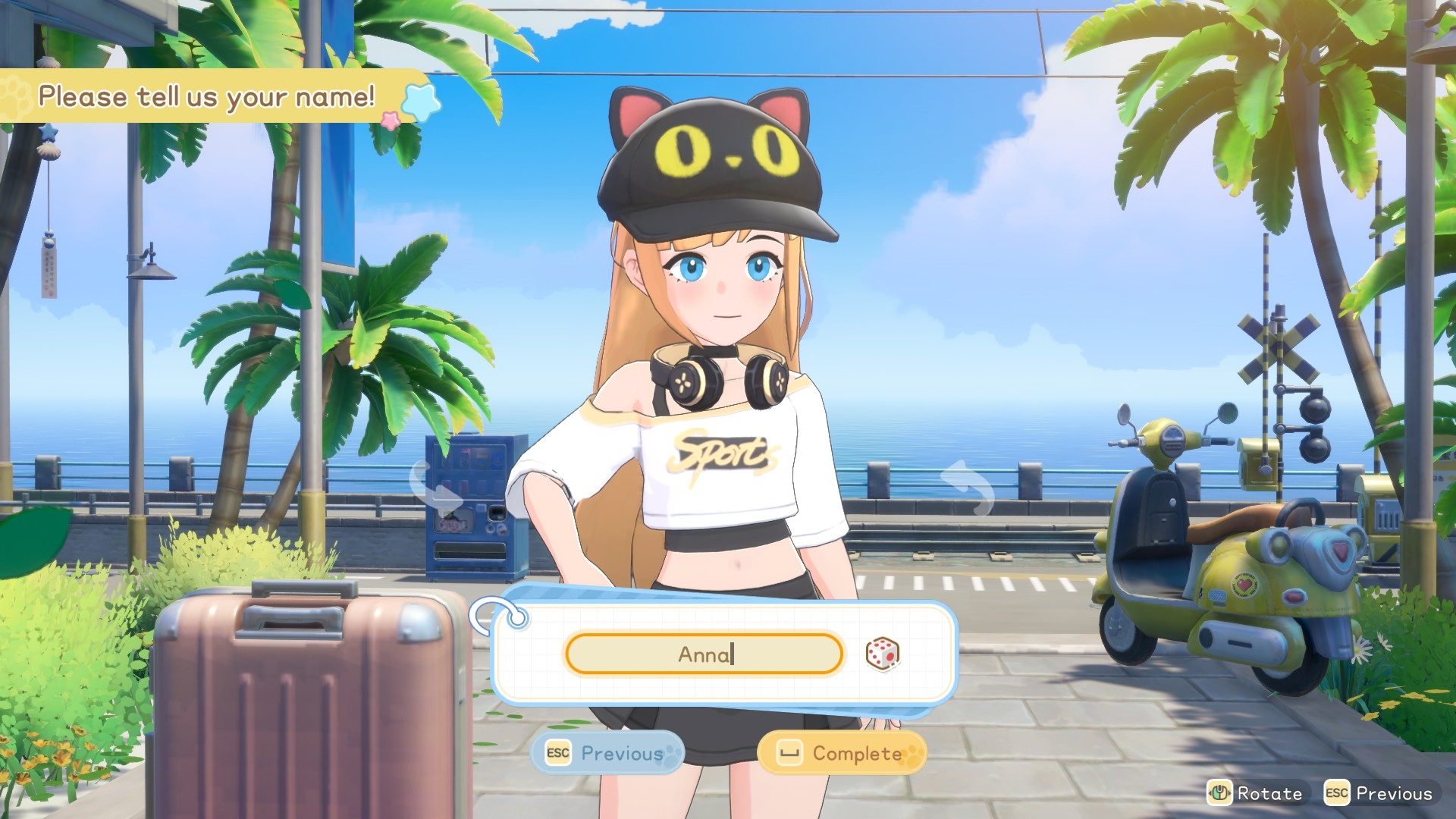Rotate character with the right curved arrow
Screen dimensions: 1456x819
(x=968, y=486)
